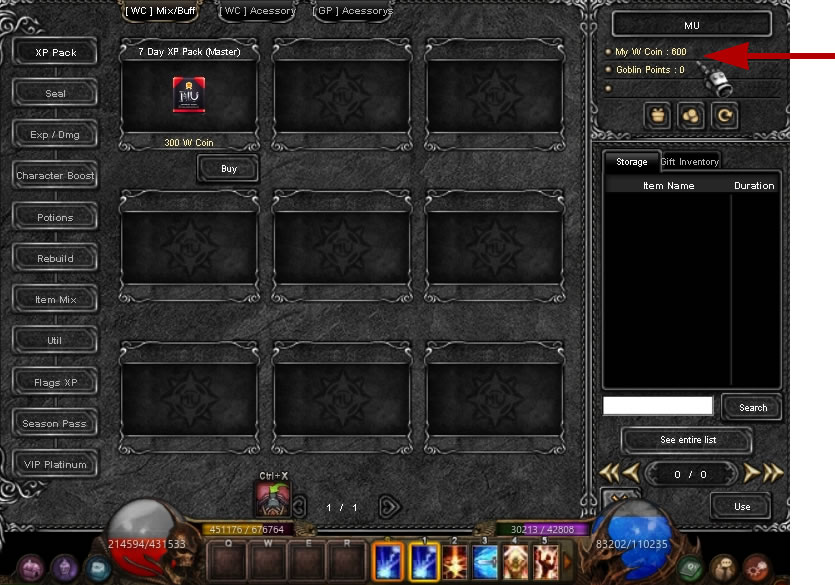Click See entire list button
Image resolution: width=835 pixels, height=585 pixels.
pyautogui.click(x=688, y=440)
